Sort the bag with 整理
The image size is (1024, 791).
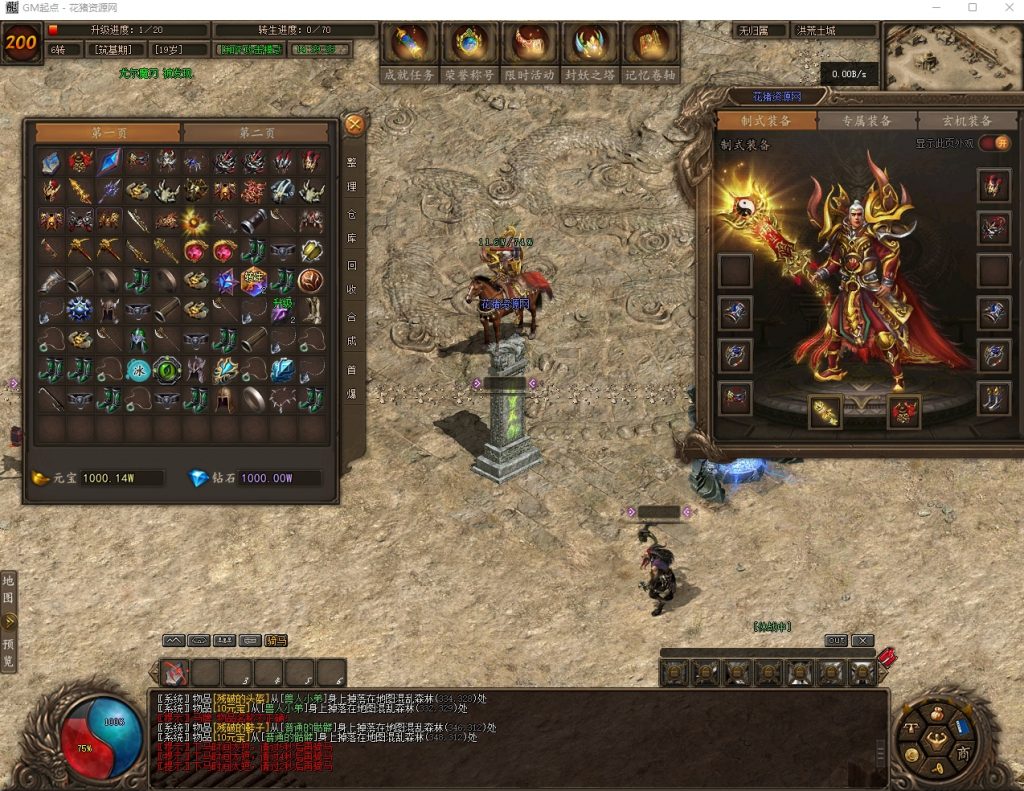coord(352,174)
